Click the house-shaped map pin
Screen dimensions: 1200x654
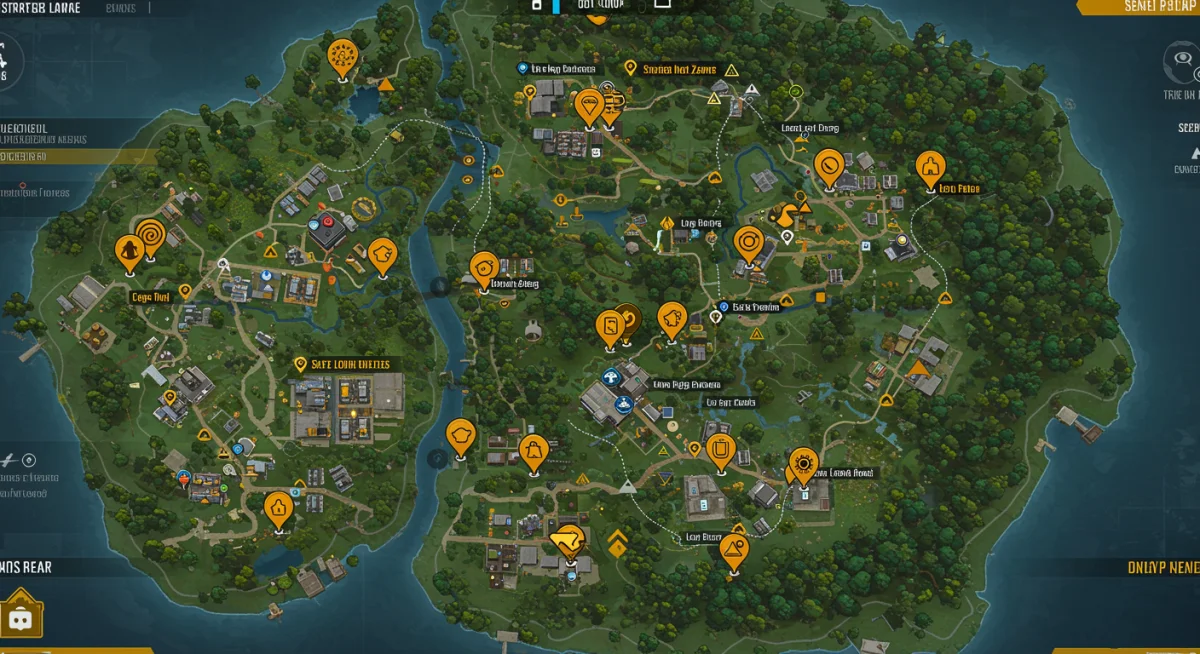point(279,509)
